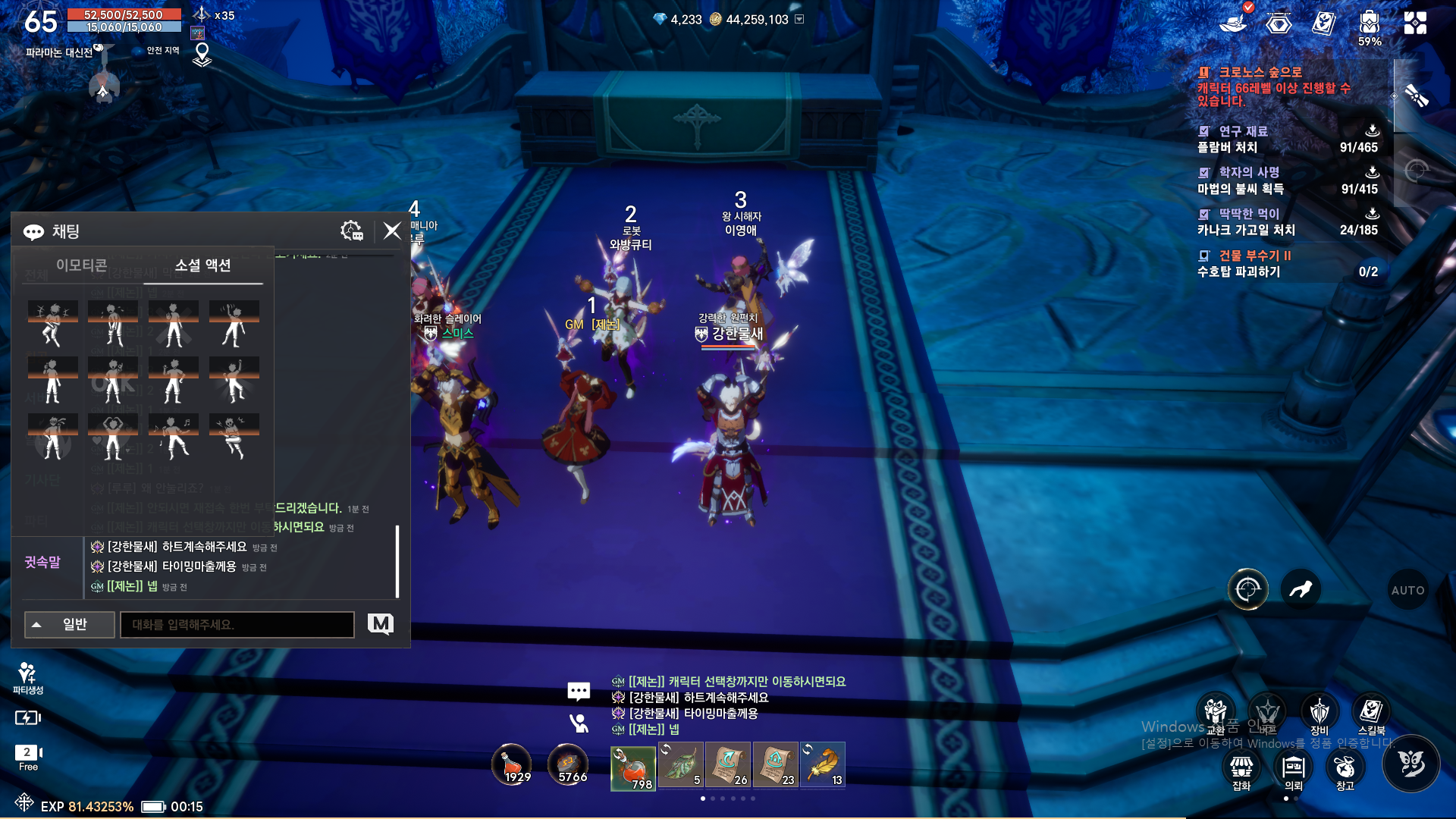Open the 장비 equipment menu

tap(1319, 714)
